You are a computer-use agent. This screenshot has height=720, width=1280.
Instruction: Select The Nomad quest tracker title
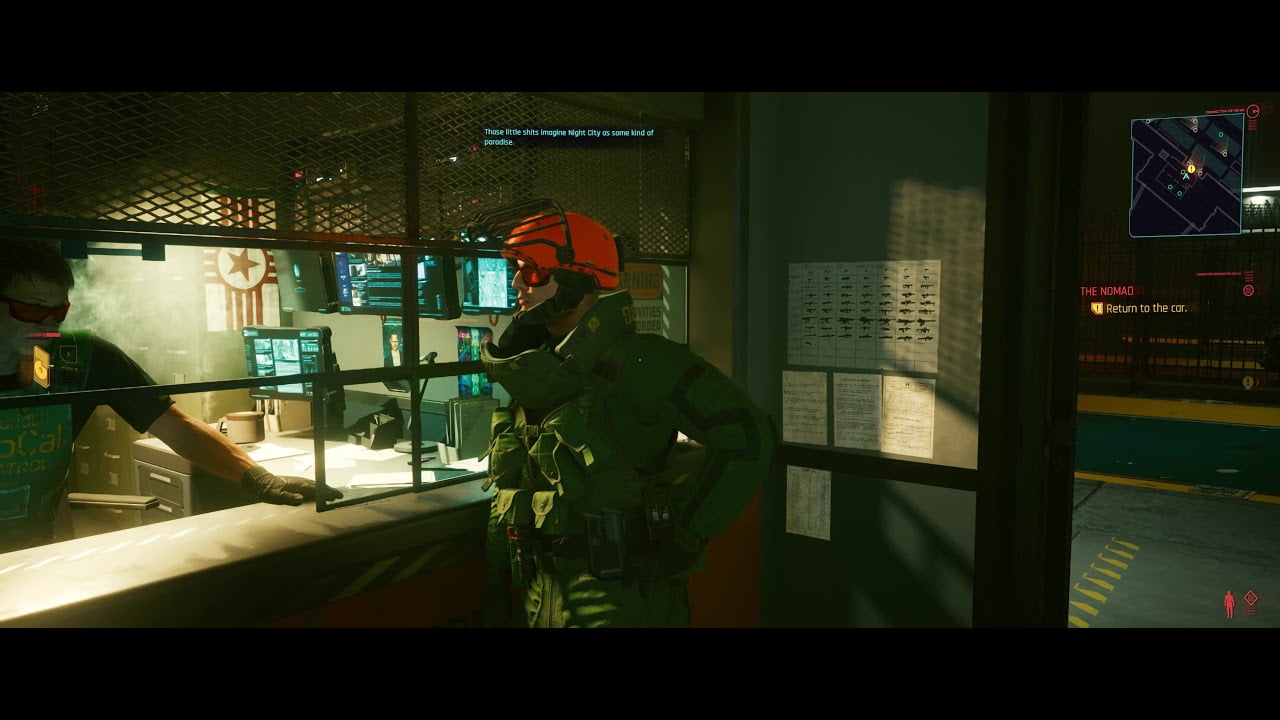point(1107,291)
